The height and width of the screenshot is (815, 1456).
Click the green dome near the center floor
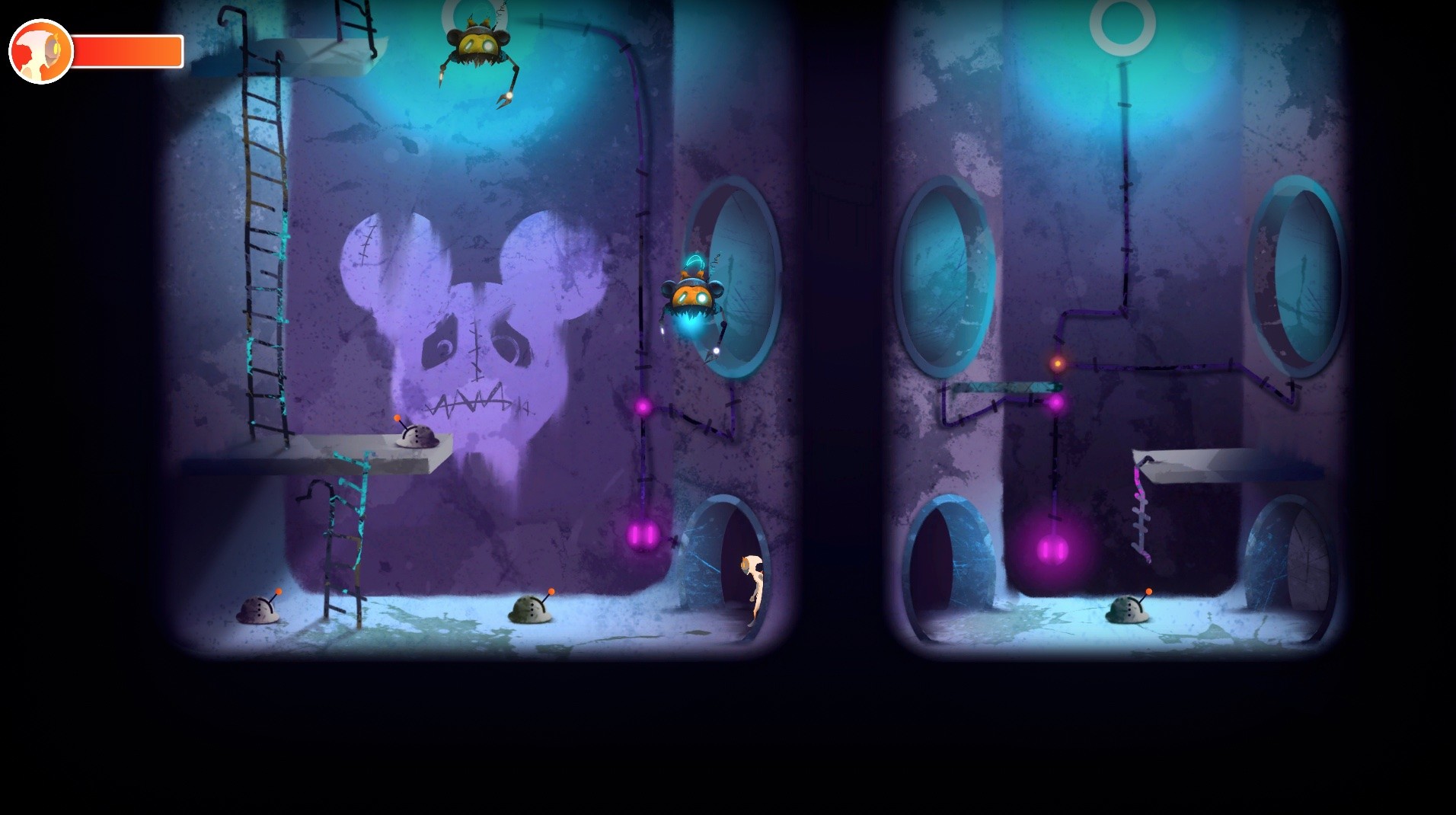(x=532, y=611)
